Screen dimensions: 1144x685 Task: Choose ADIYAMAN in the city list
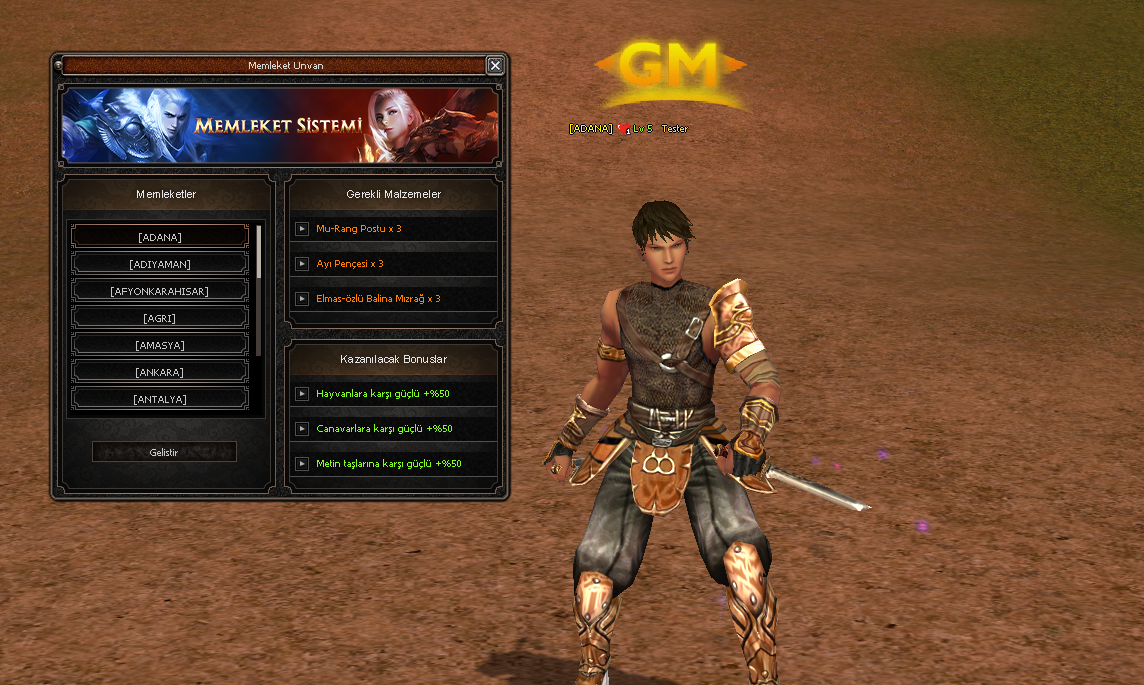(160, 264)
